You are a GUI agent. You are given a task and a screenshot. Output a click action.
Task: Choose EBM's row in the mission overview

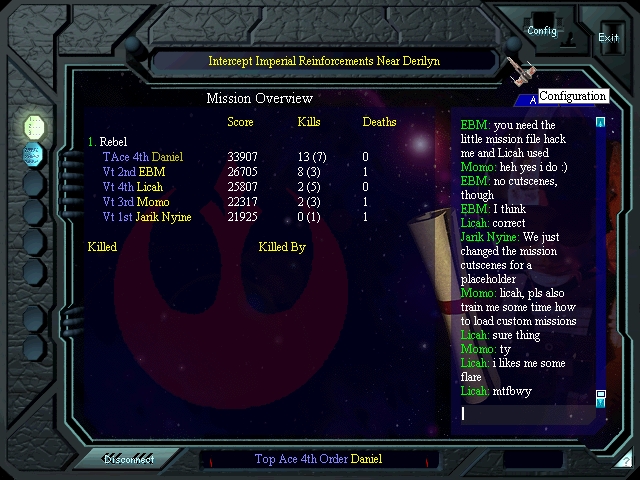pyautogui.click(x=134, y=172)
